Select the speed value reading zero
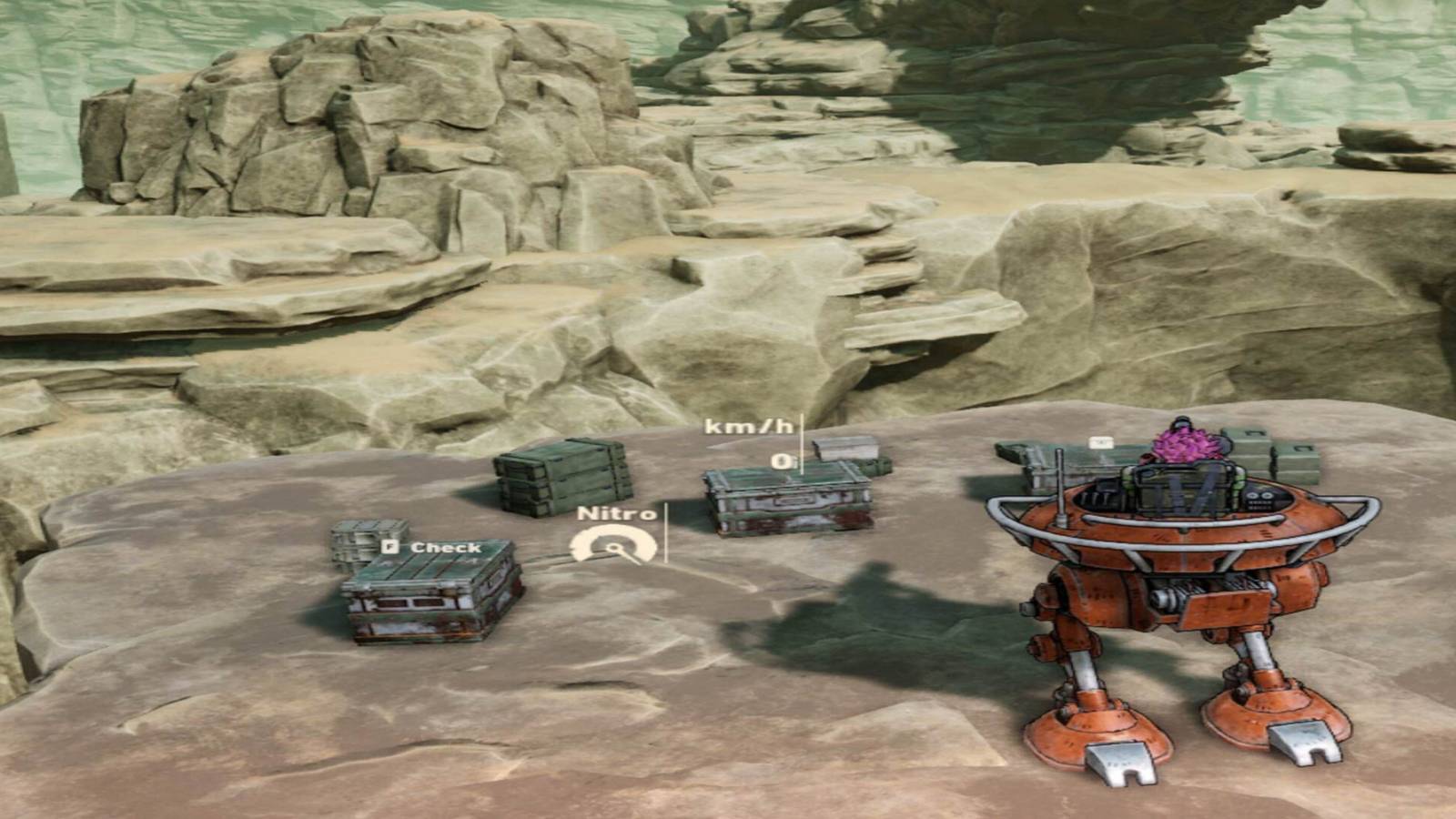Viewport: 1456px width, 819px height. pos(780,462)
